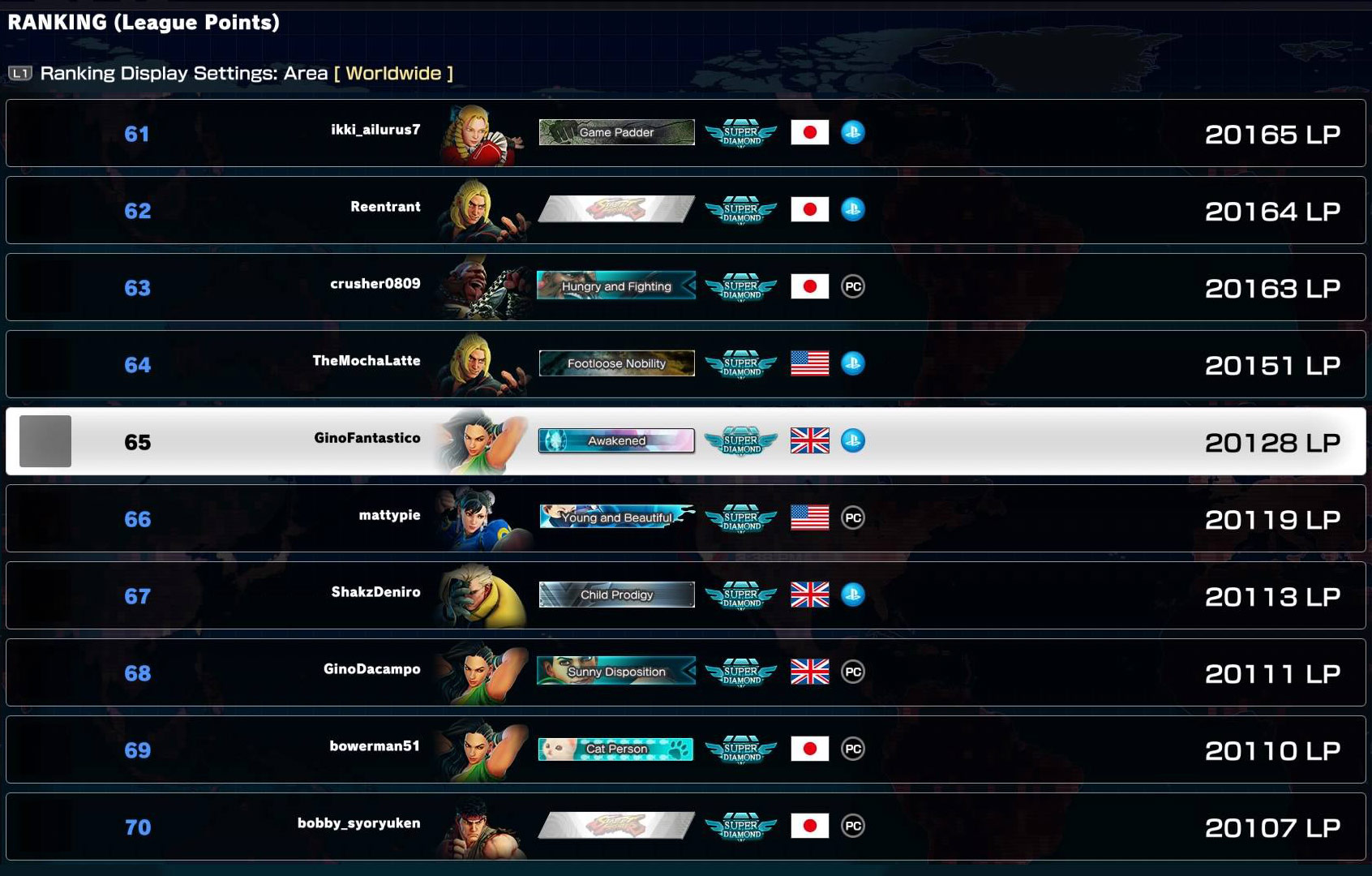Click the rank number 70
The width and height of the screenshot is (1372, 876).
click(x=139, y=827)
